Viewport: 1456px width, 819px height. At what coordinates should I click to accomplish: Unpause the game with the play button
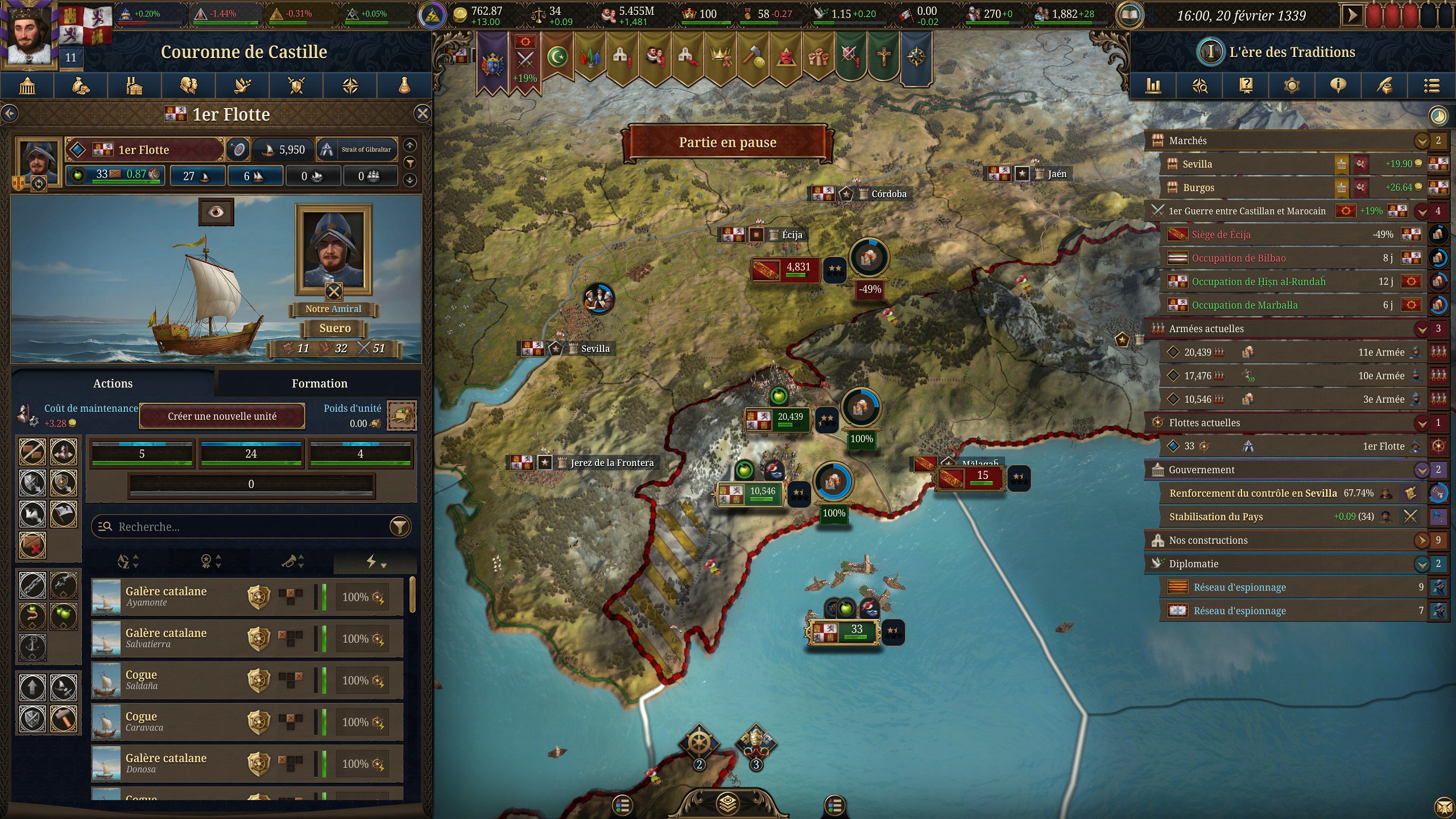tap(1352, 15)
